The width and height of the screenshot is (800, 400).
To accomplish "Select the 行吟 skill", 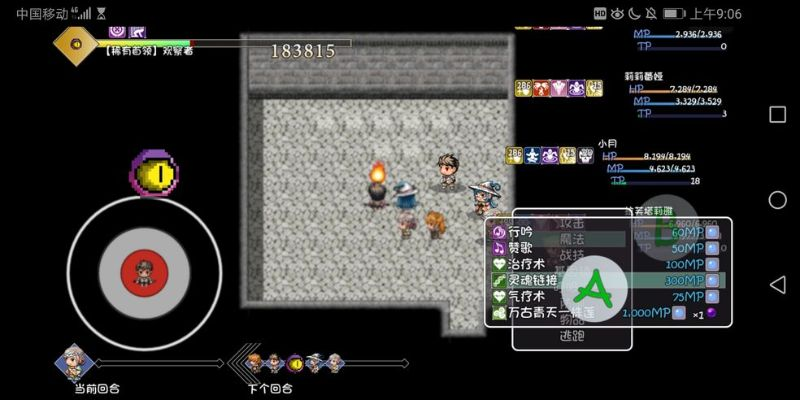I will click(x=520, y=232).
